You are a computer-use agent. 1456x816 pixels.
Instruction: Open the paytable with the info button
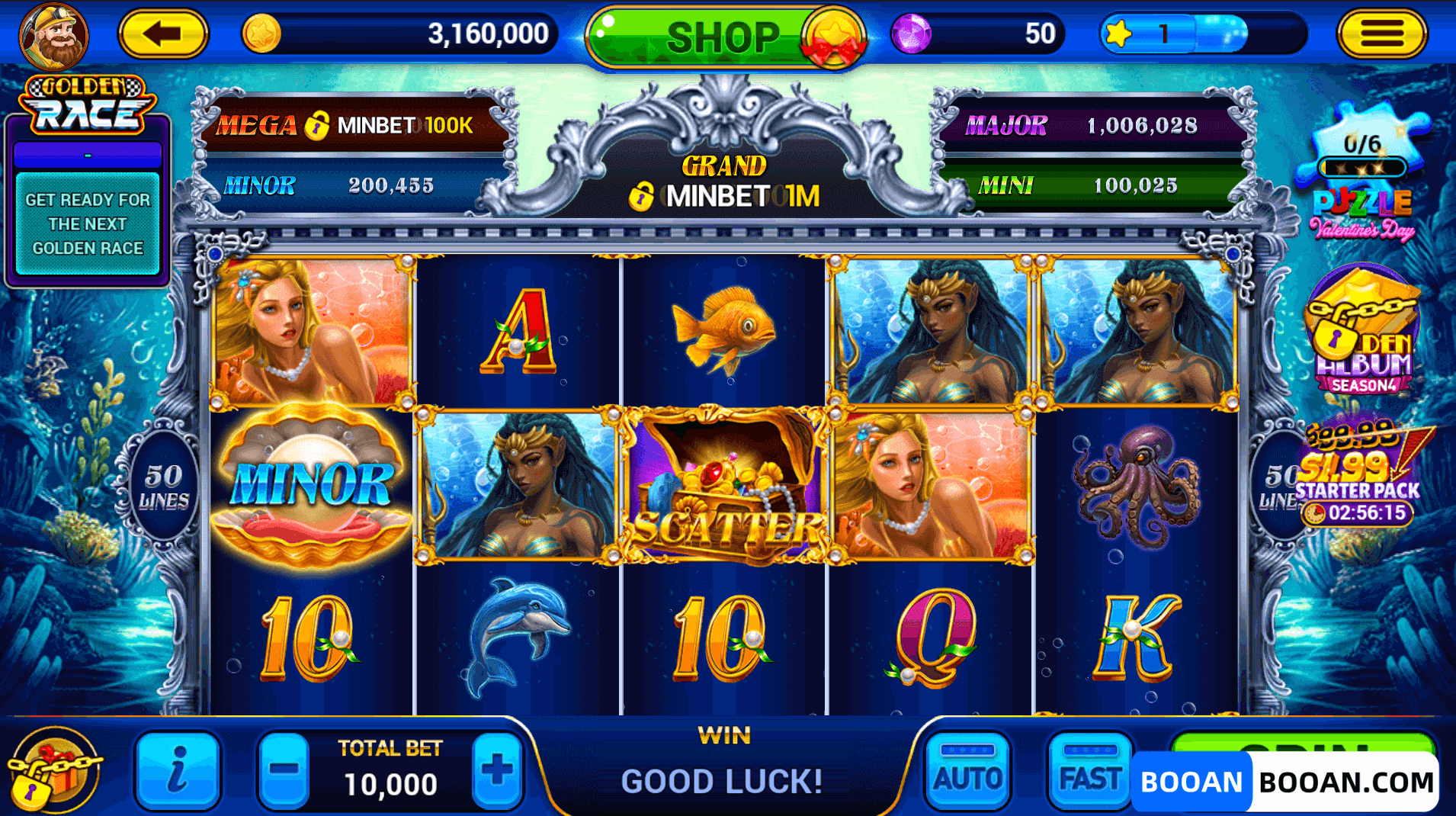(178, 772)
